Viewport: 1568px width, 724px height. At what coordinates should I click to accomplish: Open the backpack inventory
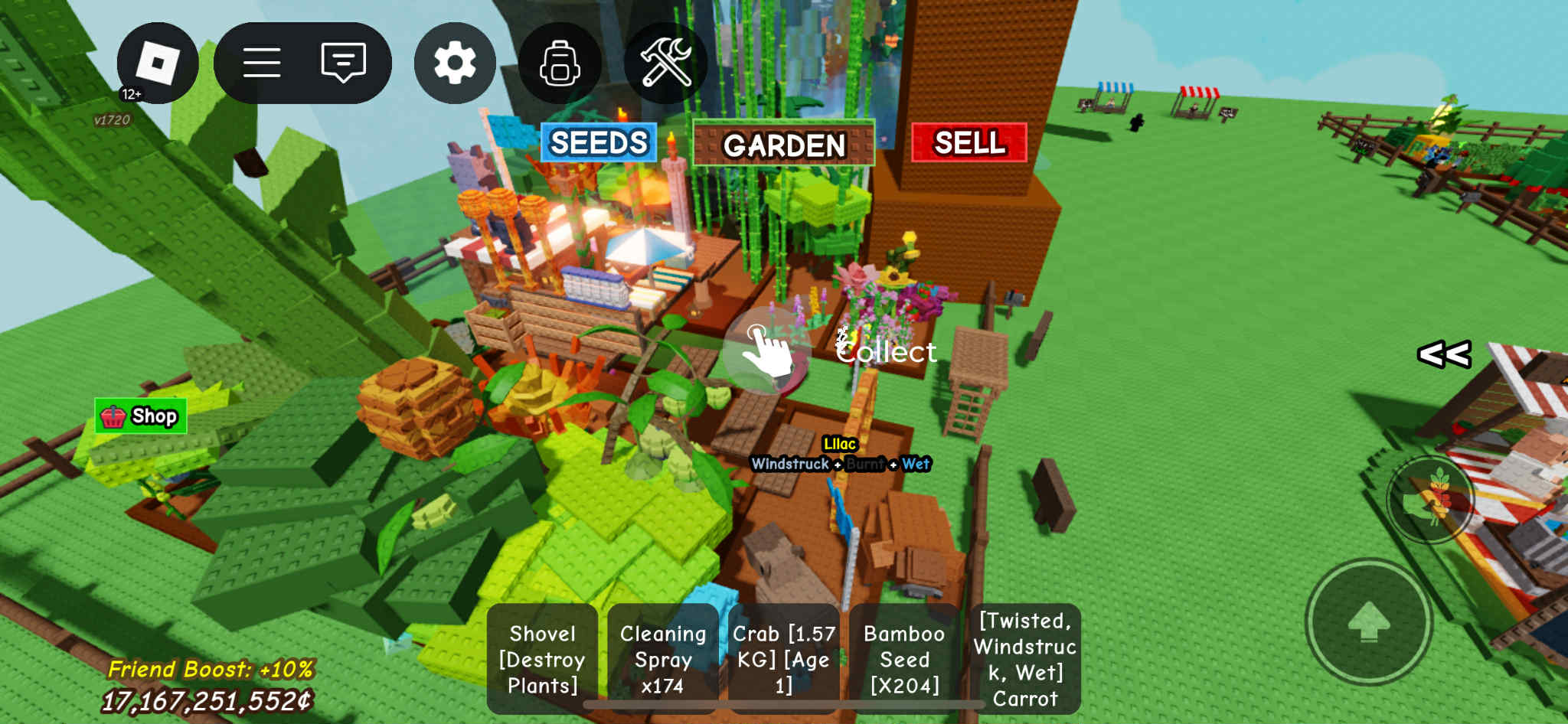click(560, 63)
